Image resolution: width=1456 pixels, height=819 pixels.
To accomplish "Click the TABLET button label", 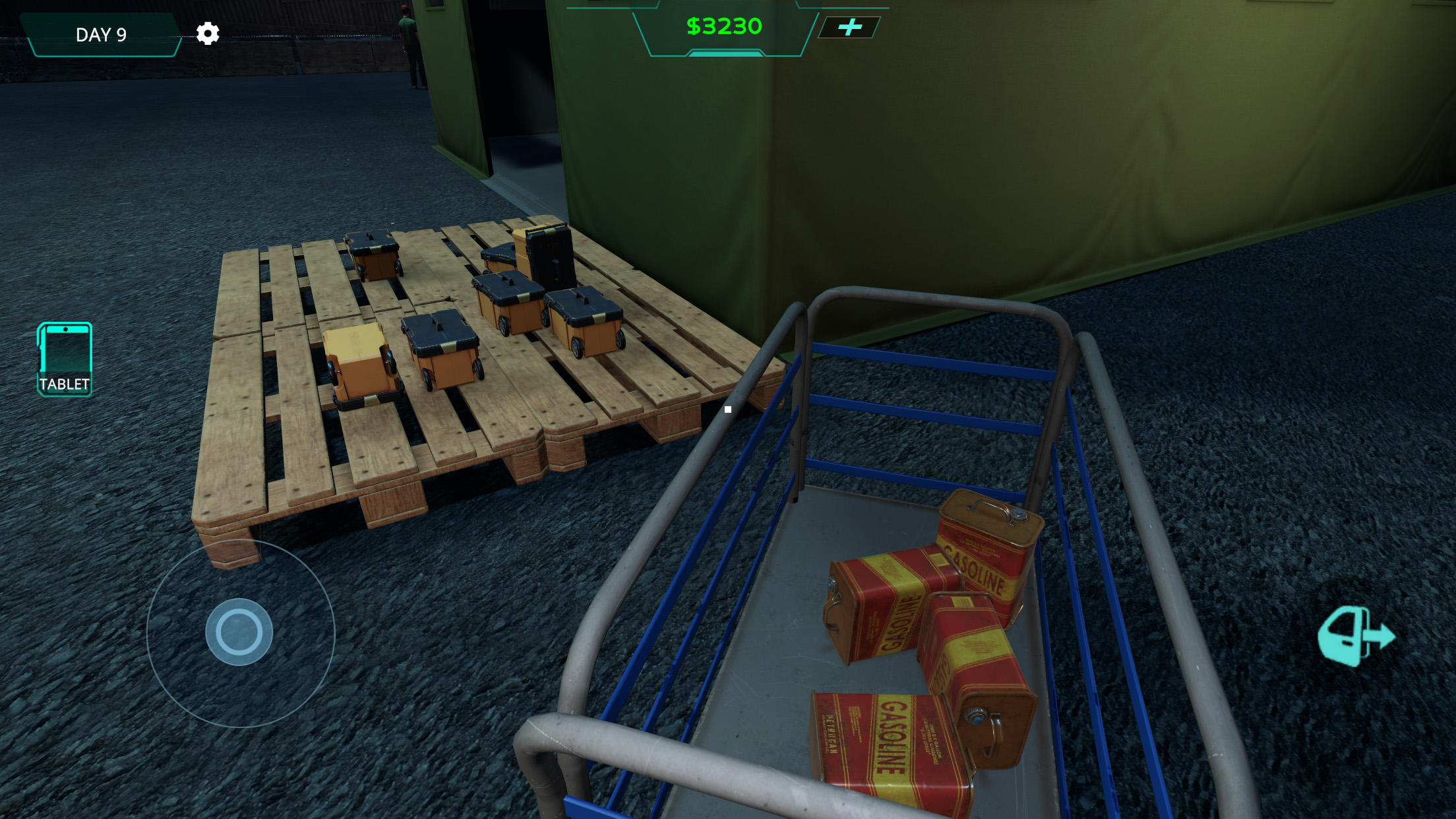I will 64,384.
